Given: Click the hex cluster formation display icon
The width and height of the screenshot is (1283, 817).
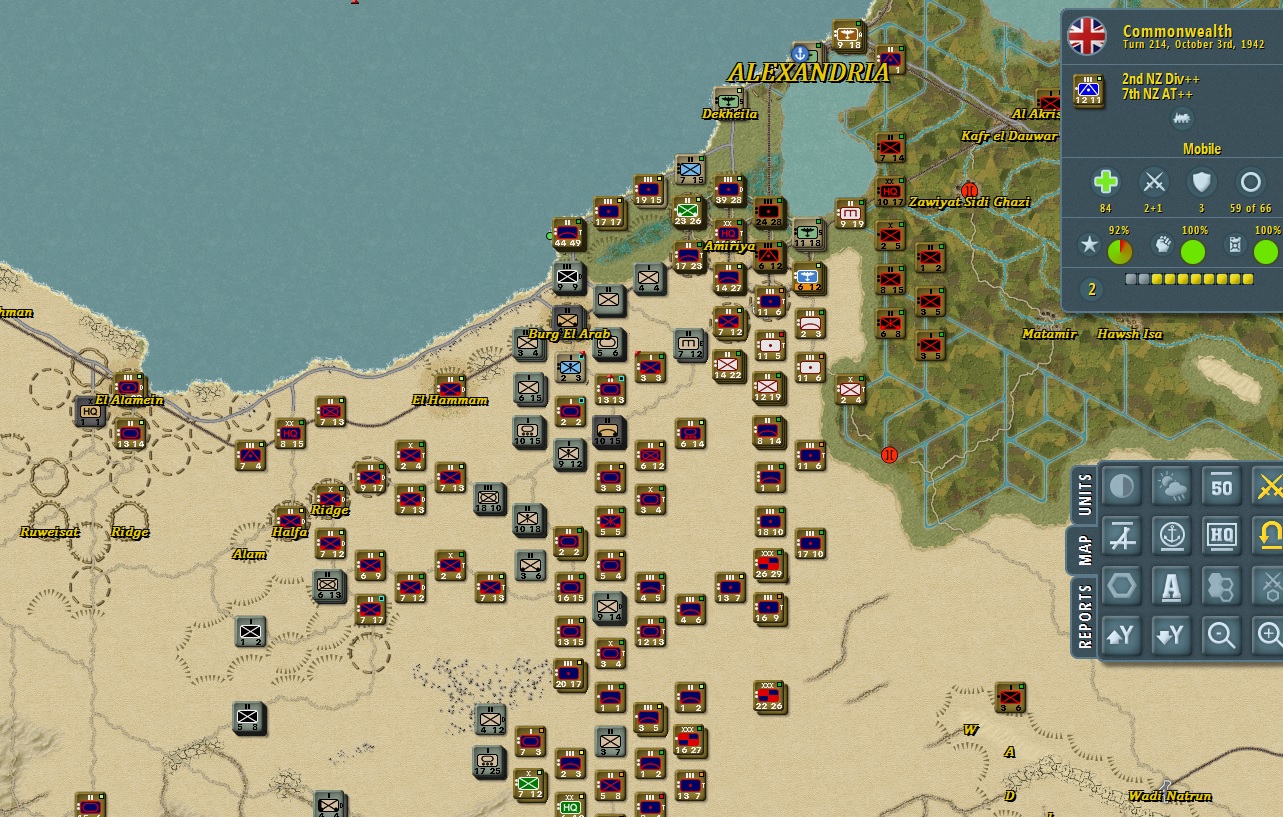Looking at the screenshot, I should point(1221,586).
